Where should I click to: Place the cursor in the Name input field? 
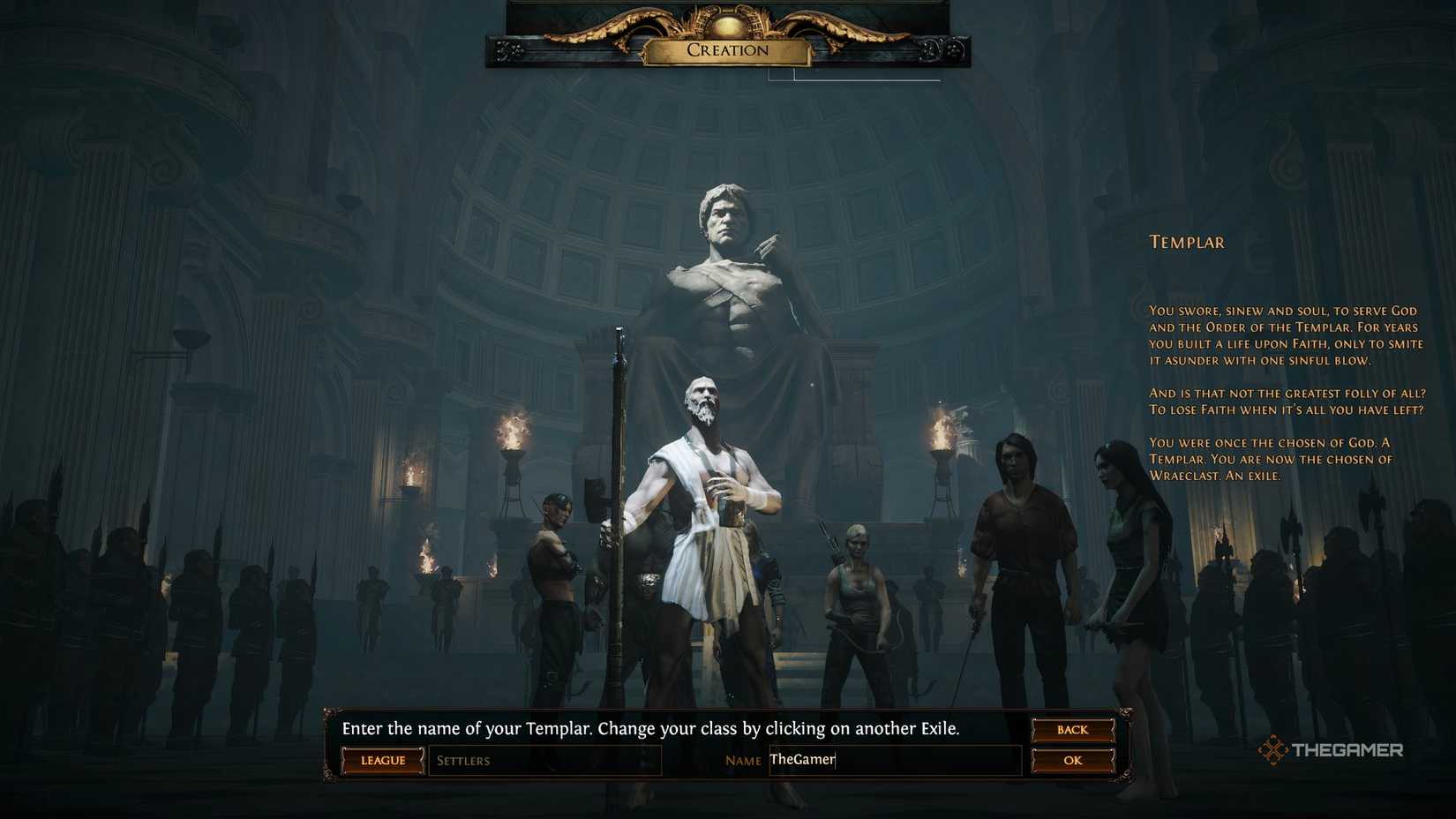[x=891, y=760]
